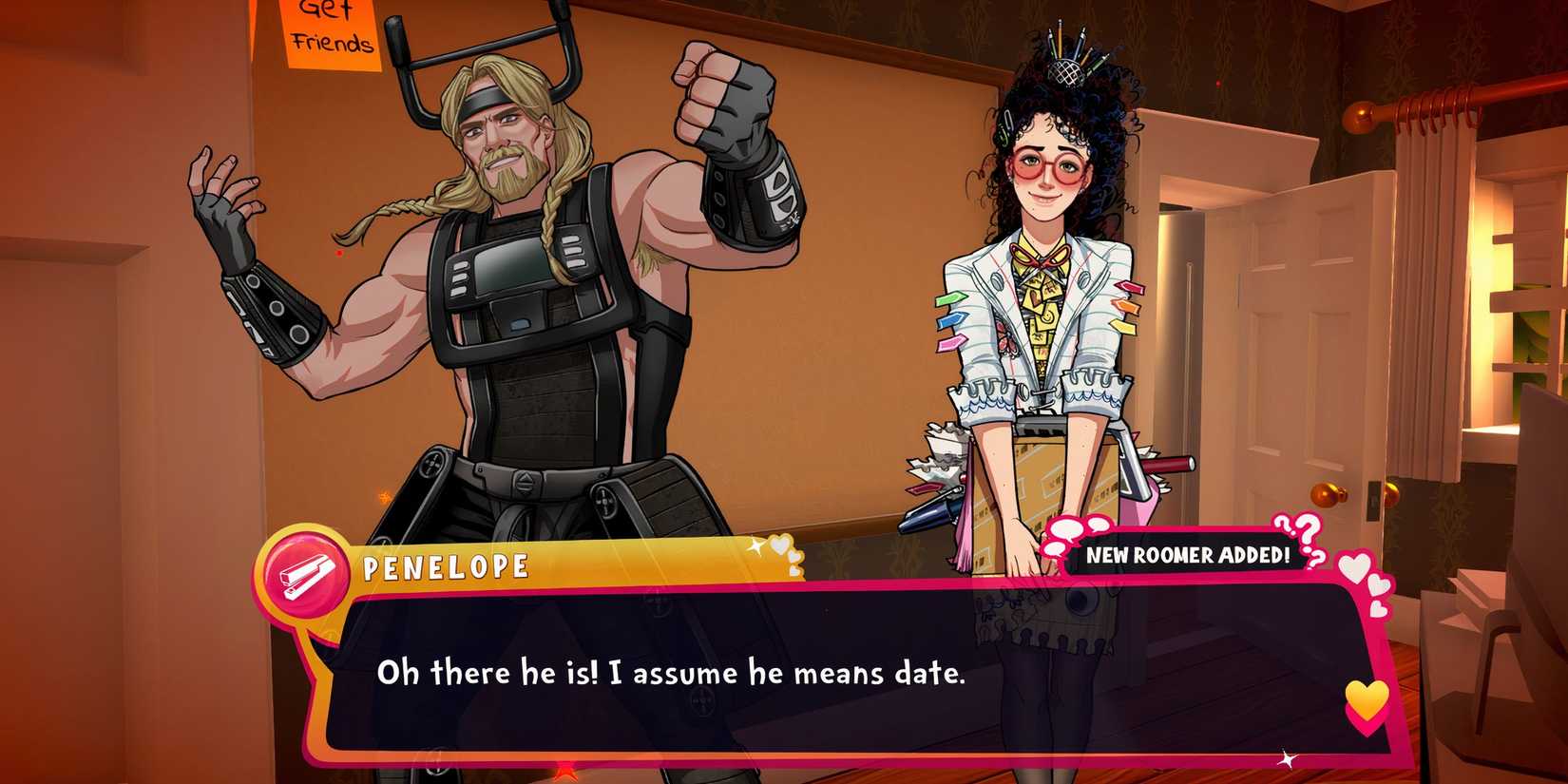This screenshot has height=784, width=1568.
Task: Click the pink stapler portrait icon
Action: (x=304, y=573)
